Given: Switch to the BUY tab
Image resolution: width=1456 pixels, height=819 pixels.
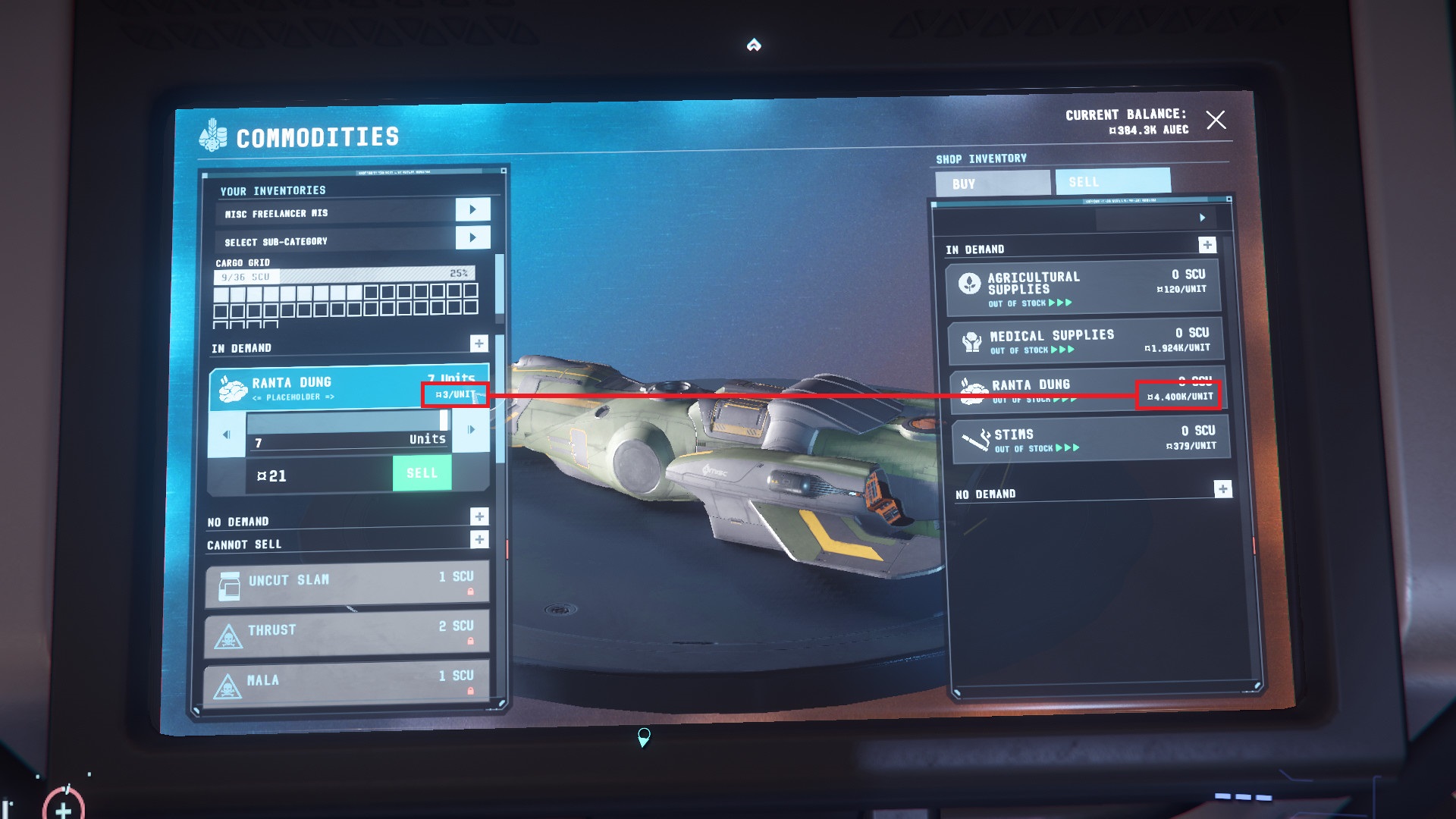Looking at the screenshot, I should [x=993, y=182].
